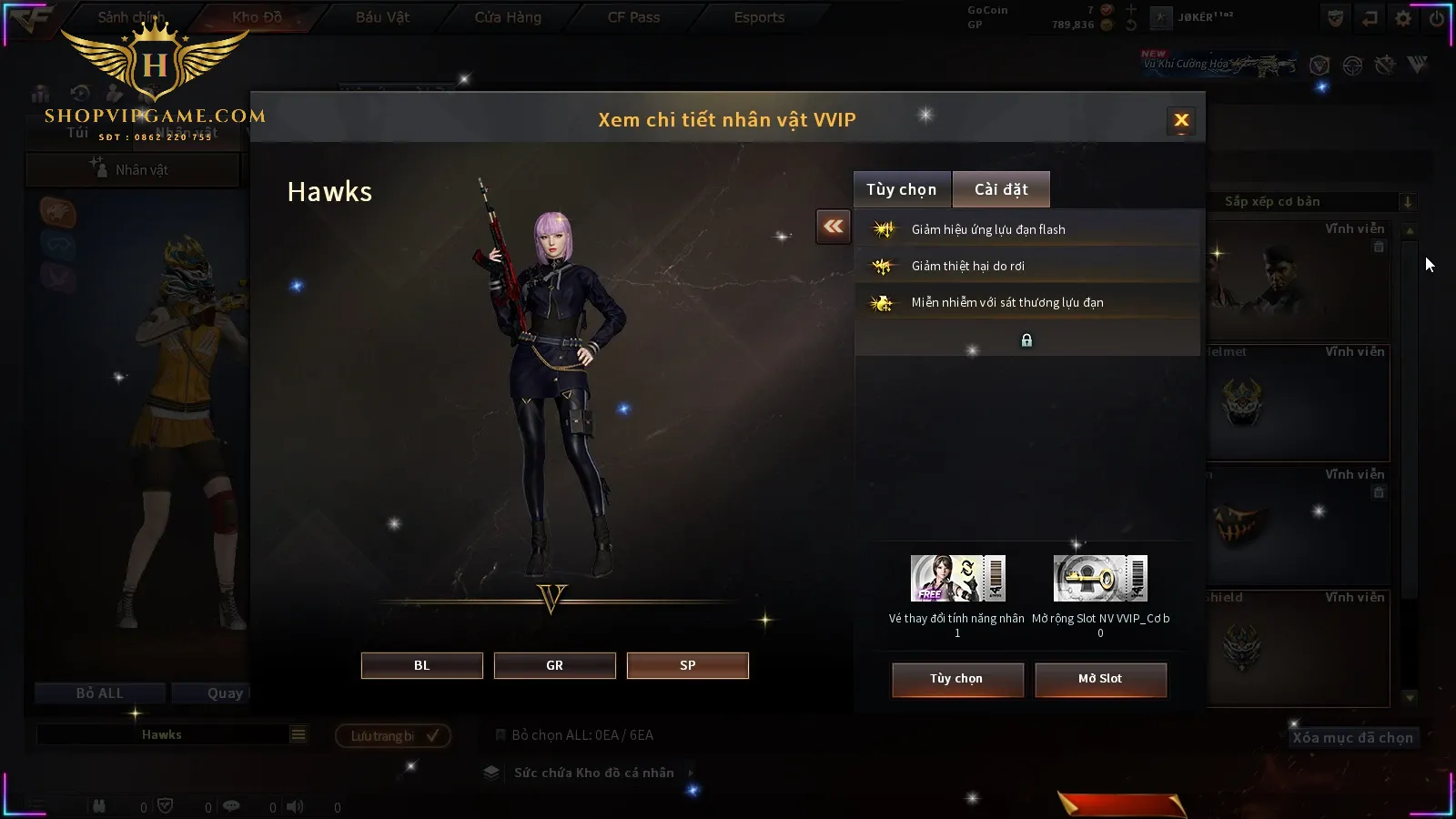Open the Cửa Hàng shop menu

pyautogui.click(x=508, y=17)
